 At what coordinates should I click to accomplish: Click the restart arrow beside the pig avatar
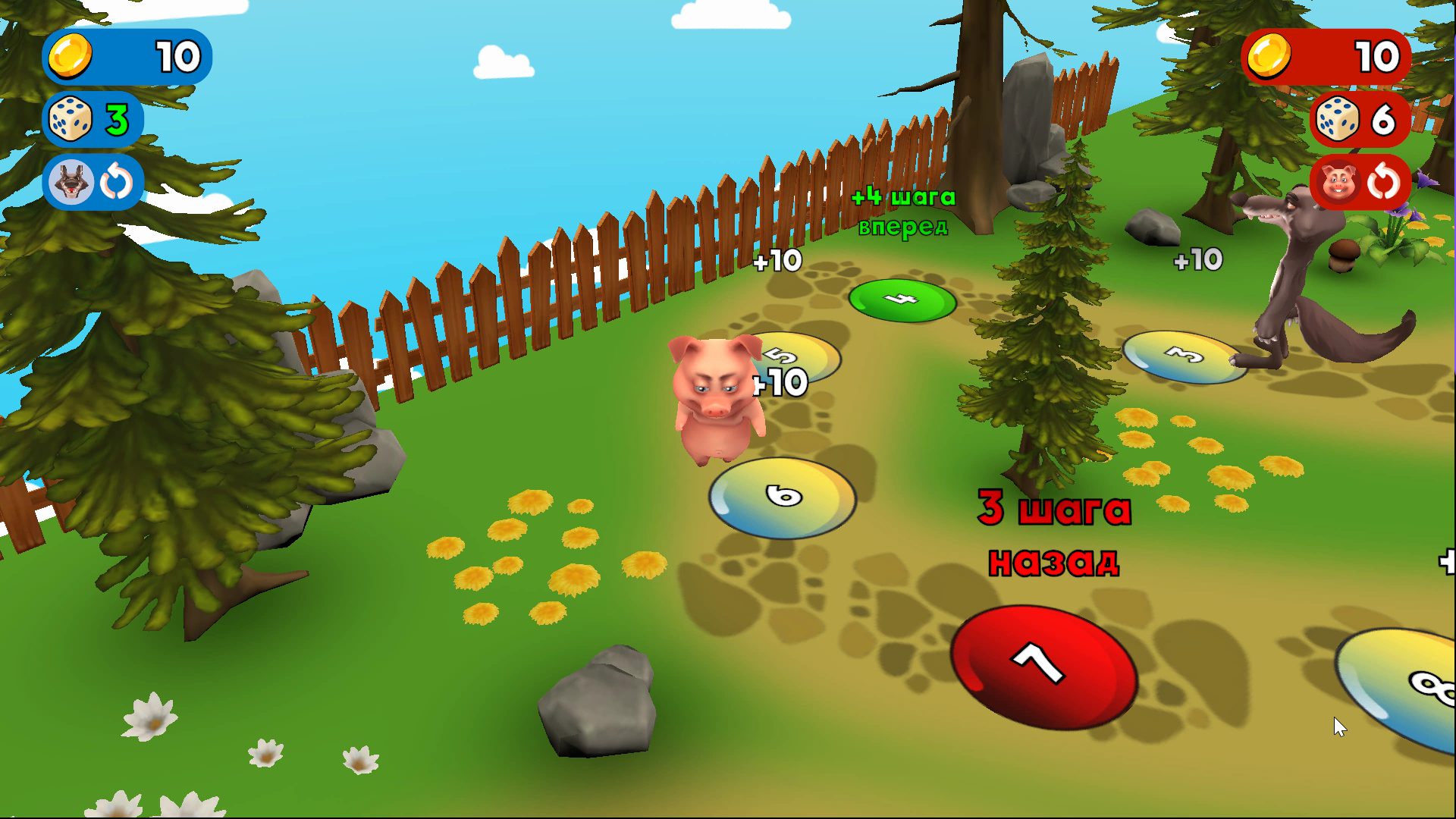(x=1385, y=182)
